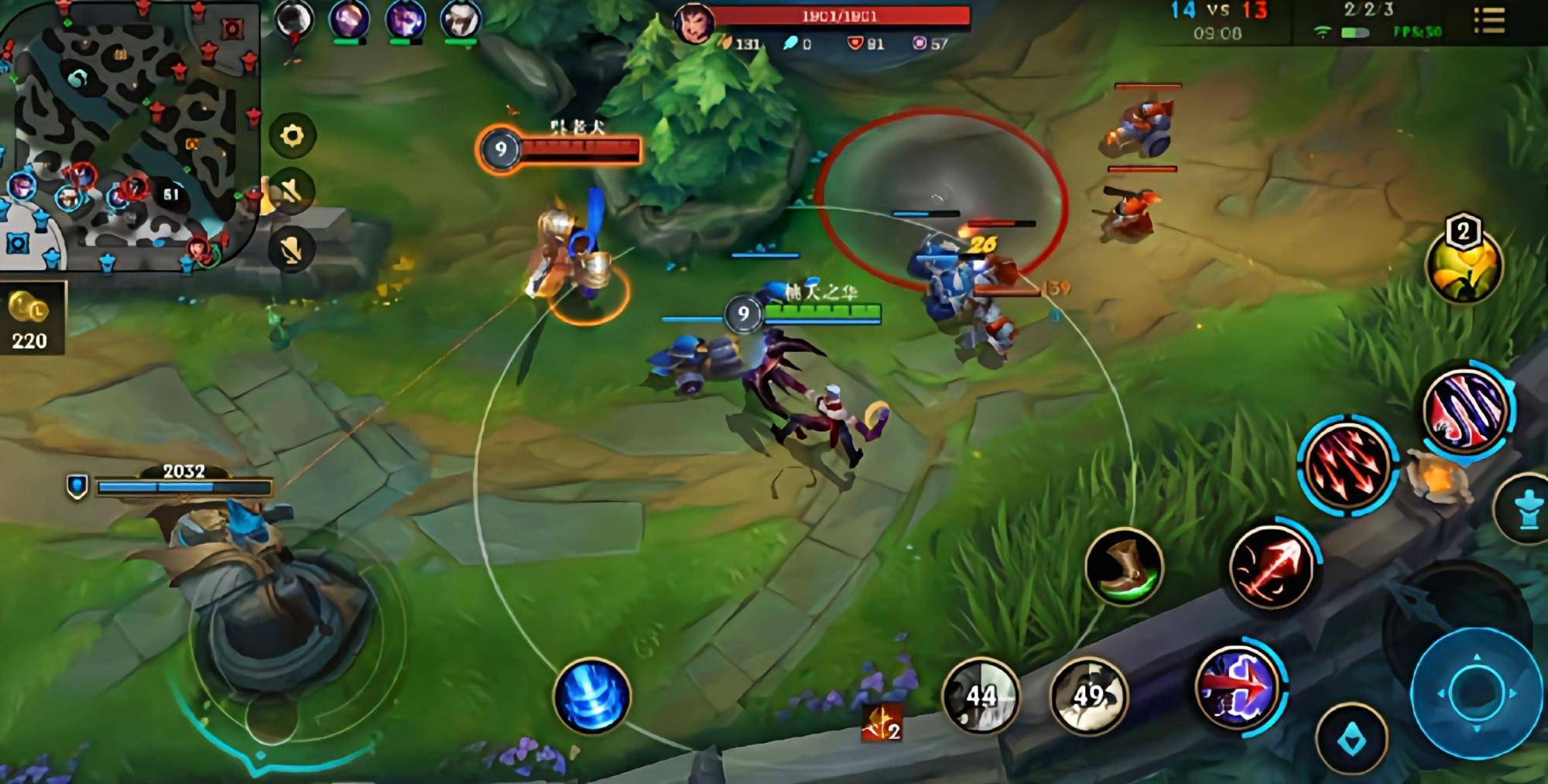Use the yellow plant trinket with 2 charges

pyautogui.click(x=1463, y=267)
